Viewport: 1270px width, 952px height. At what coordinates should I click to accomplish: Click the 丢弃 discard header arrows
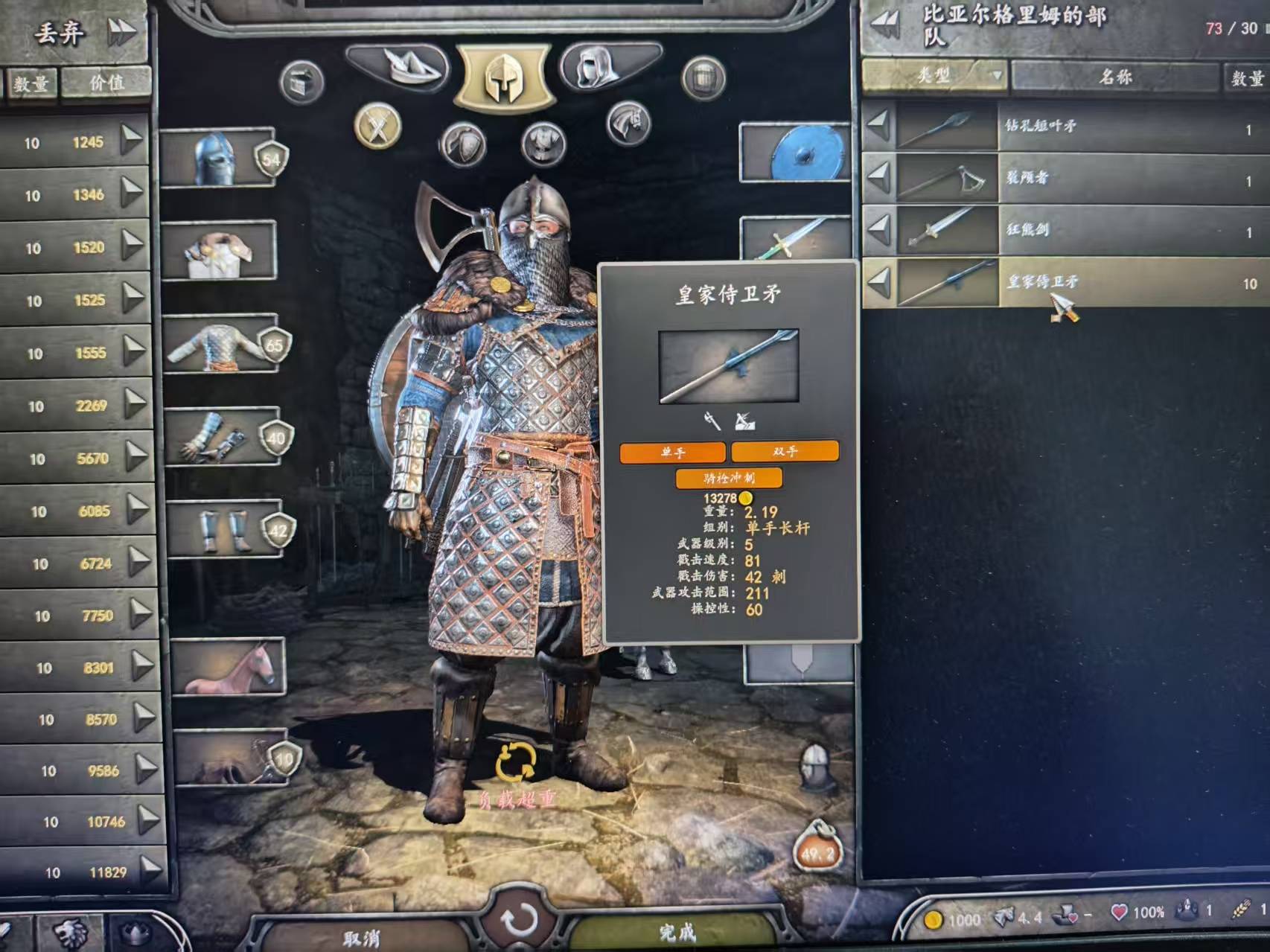tap(121, 32)
